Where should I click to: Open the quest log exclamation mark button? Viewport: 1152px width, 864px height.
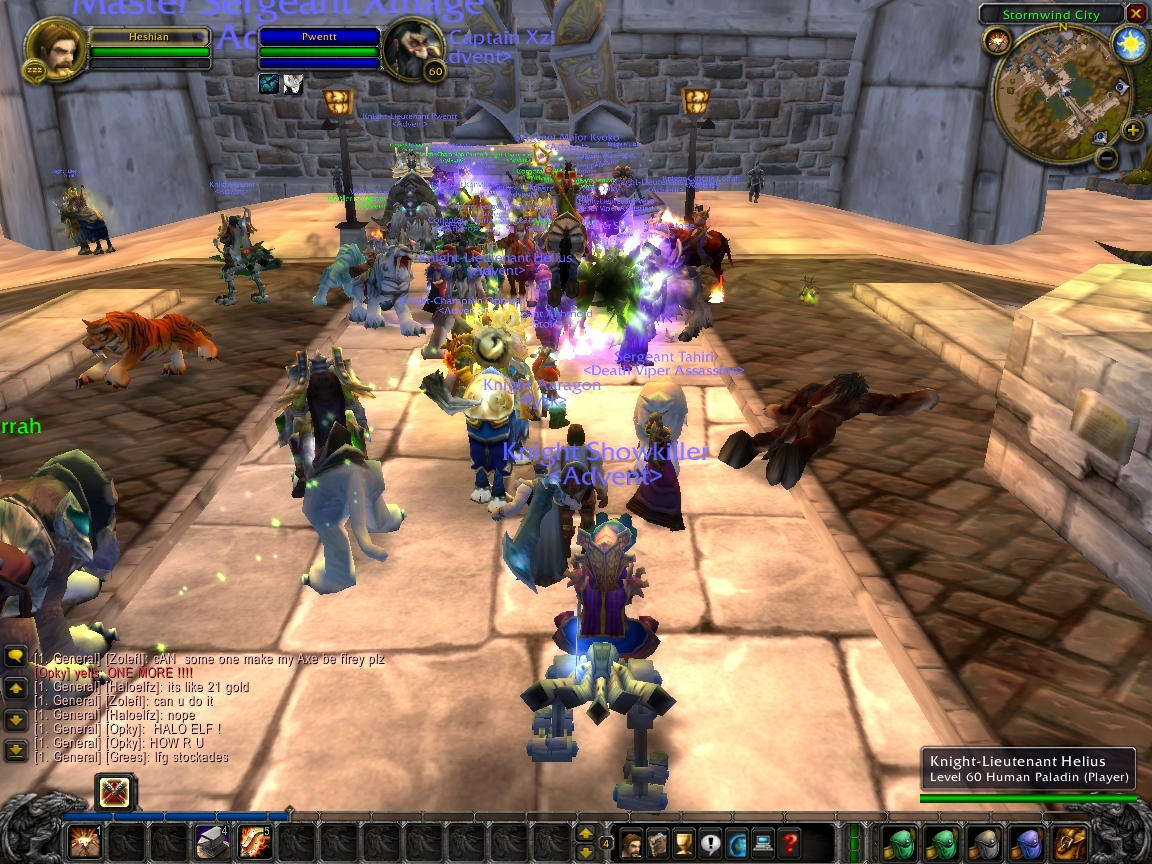click(711, 843)
